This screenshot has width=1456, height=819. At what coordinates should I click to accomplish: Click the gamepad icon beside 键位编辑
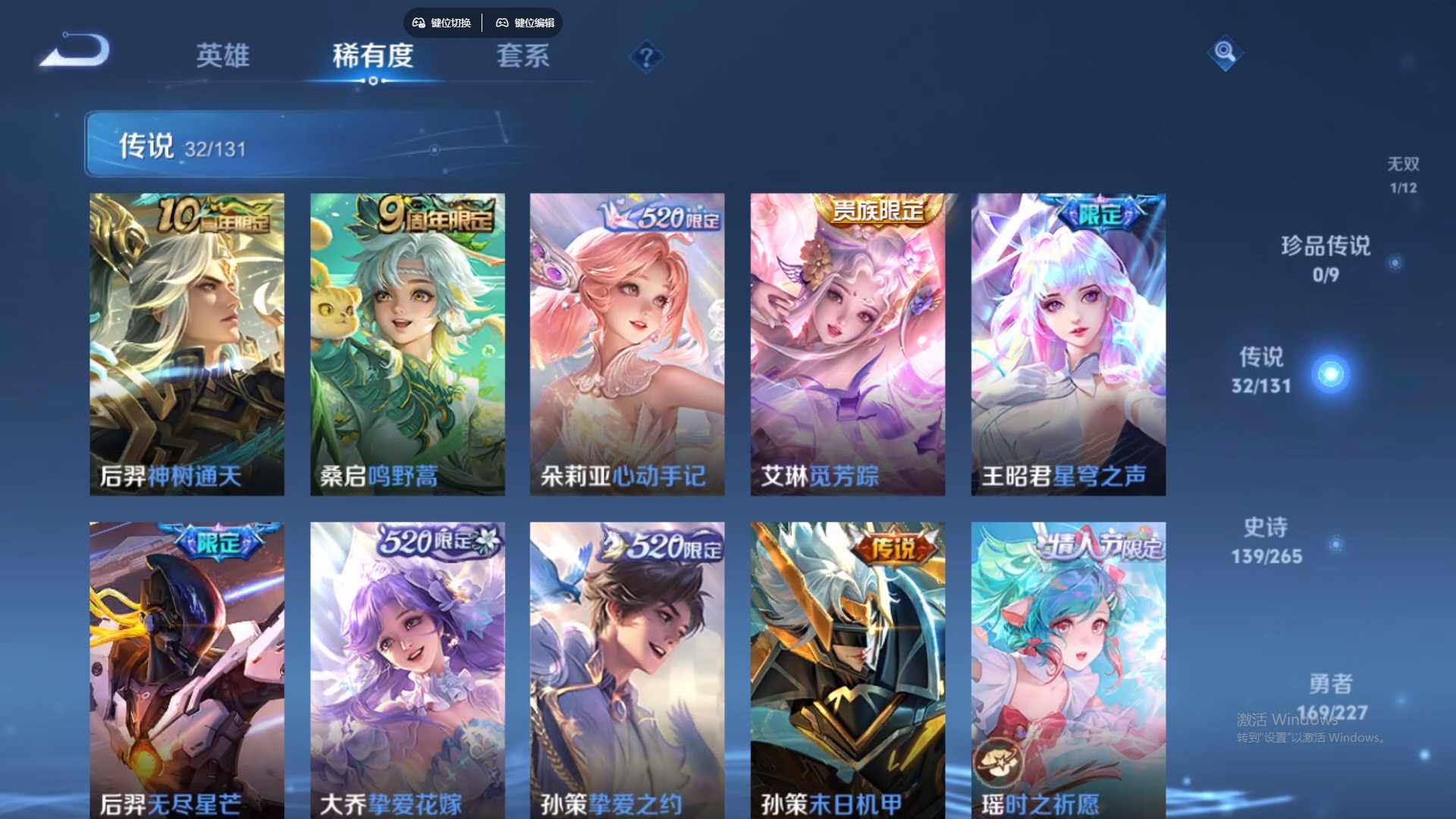coord(502,23)
